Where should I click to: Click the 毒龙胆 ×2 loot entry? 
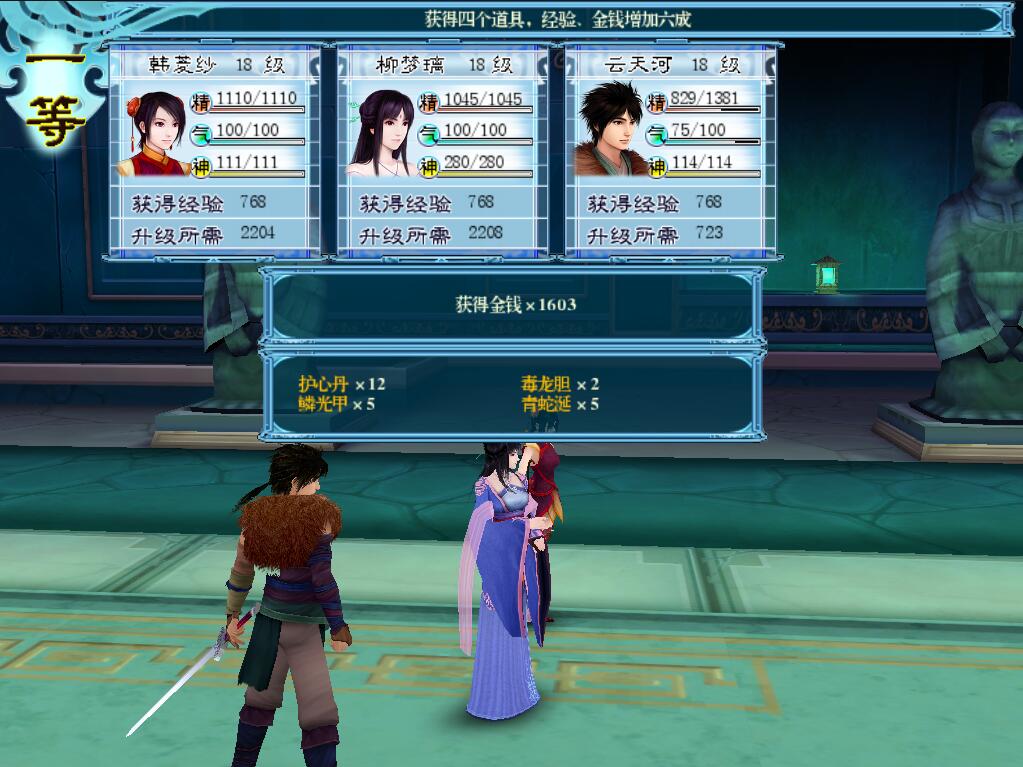click(560, 384)
